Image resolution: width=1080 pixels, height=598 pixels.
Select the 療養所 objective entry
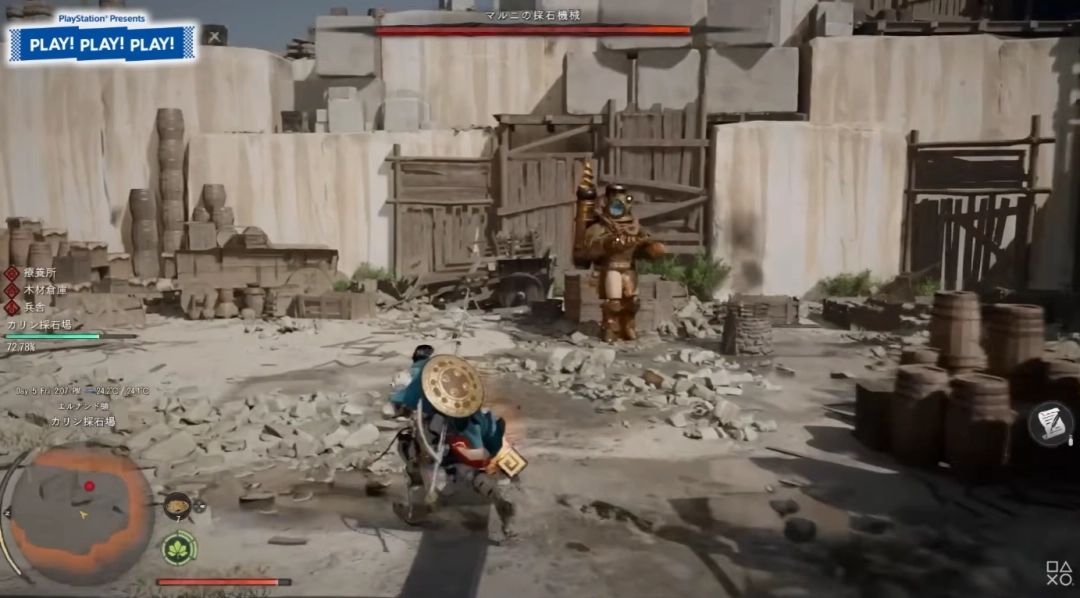point(39,272)
